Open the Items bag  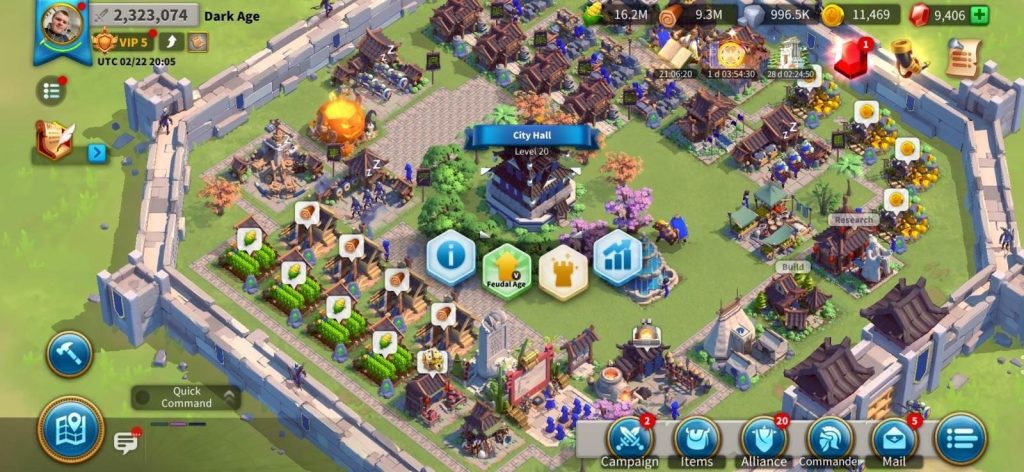pyautogui.click(x=697, y=441)
